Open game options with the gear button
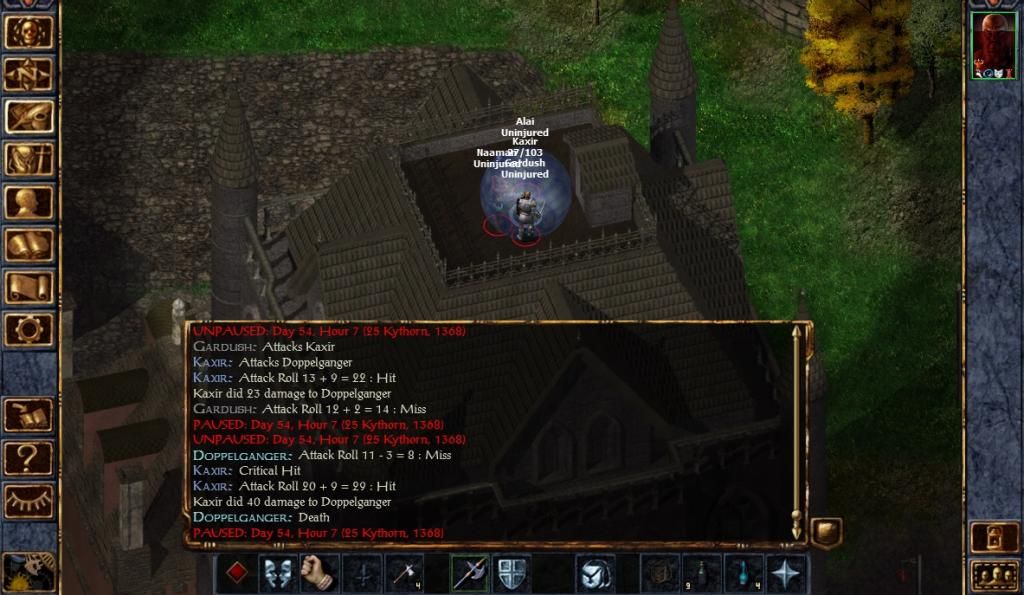 tap(29, 329)
